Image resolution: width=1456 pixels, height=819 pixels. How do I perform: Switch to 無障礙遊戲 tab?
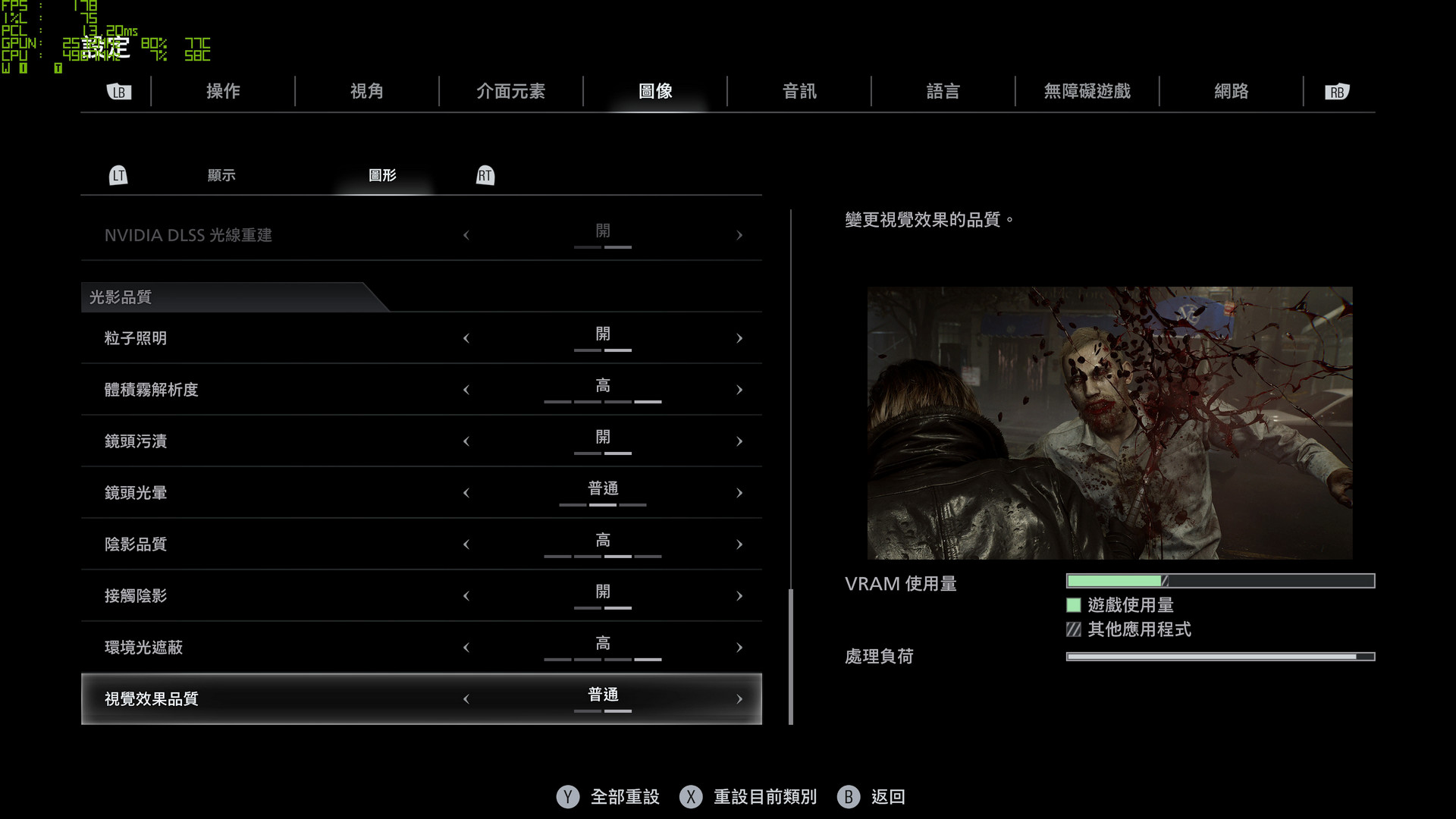click(1087, 92)
